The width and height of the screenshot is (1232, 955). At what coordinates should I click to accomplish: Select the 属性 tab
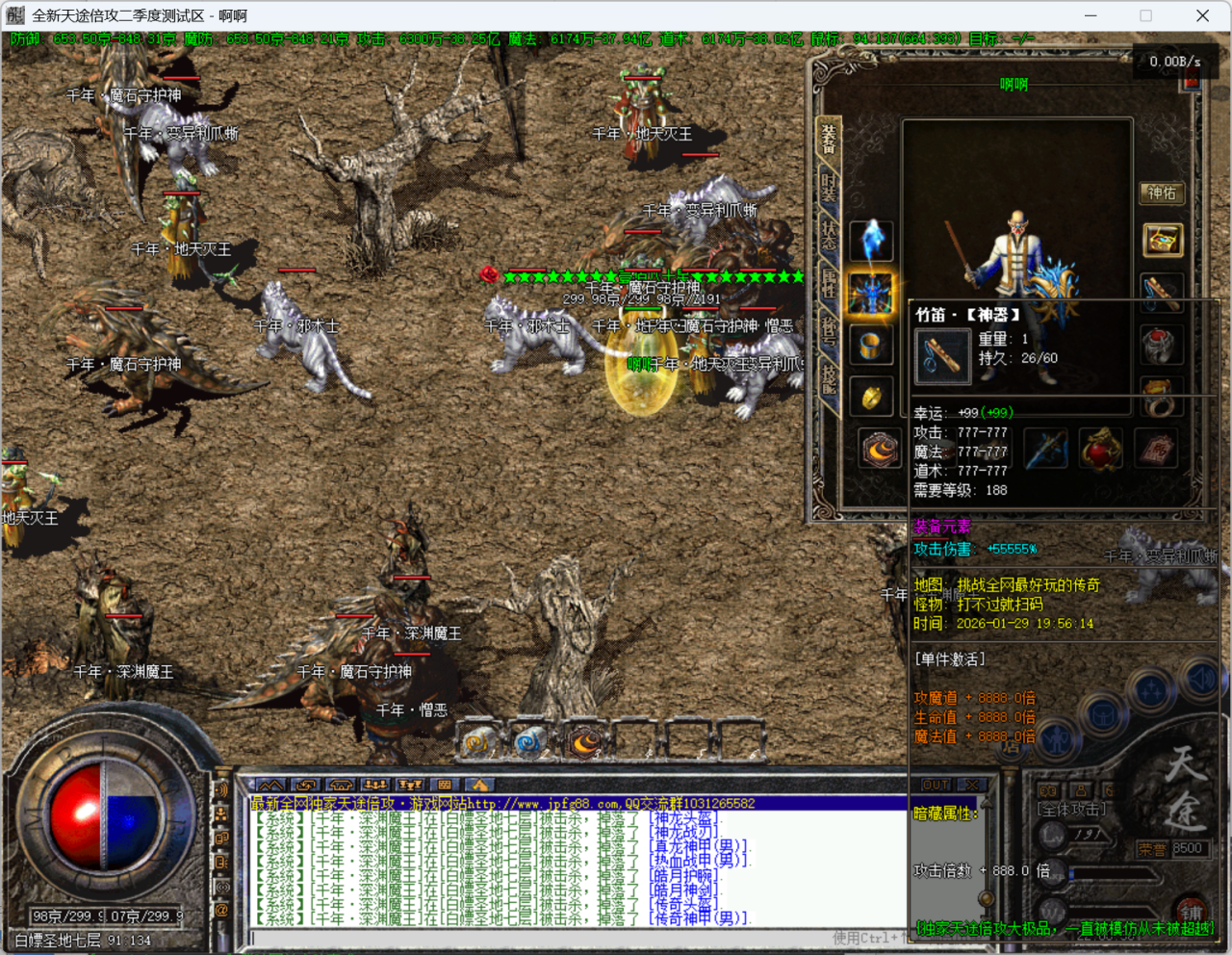(x=828, y=281)
